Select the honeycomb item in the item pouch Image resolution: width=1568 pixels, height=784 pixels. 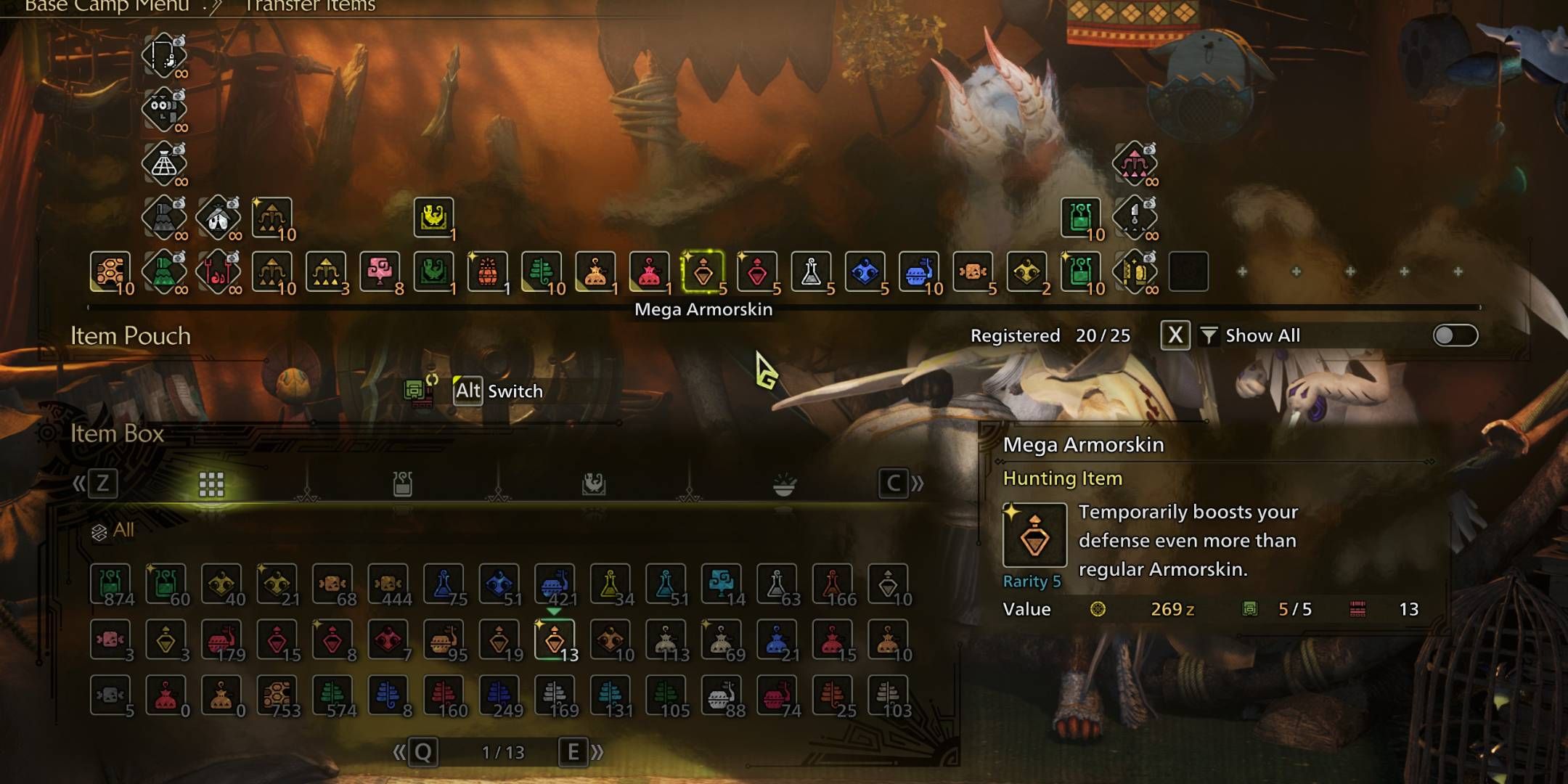(x=109, y=274)
